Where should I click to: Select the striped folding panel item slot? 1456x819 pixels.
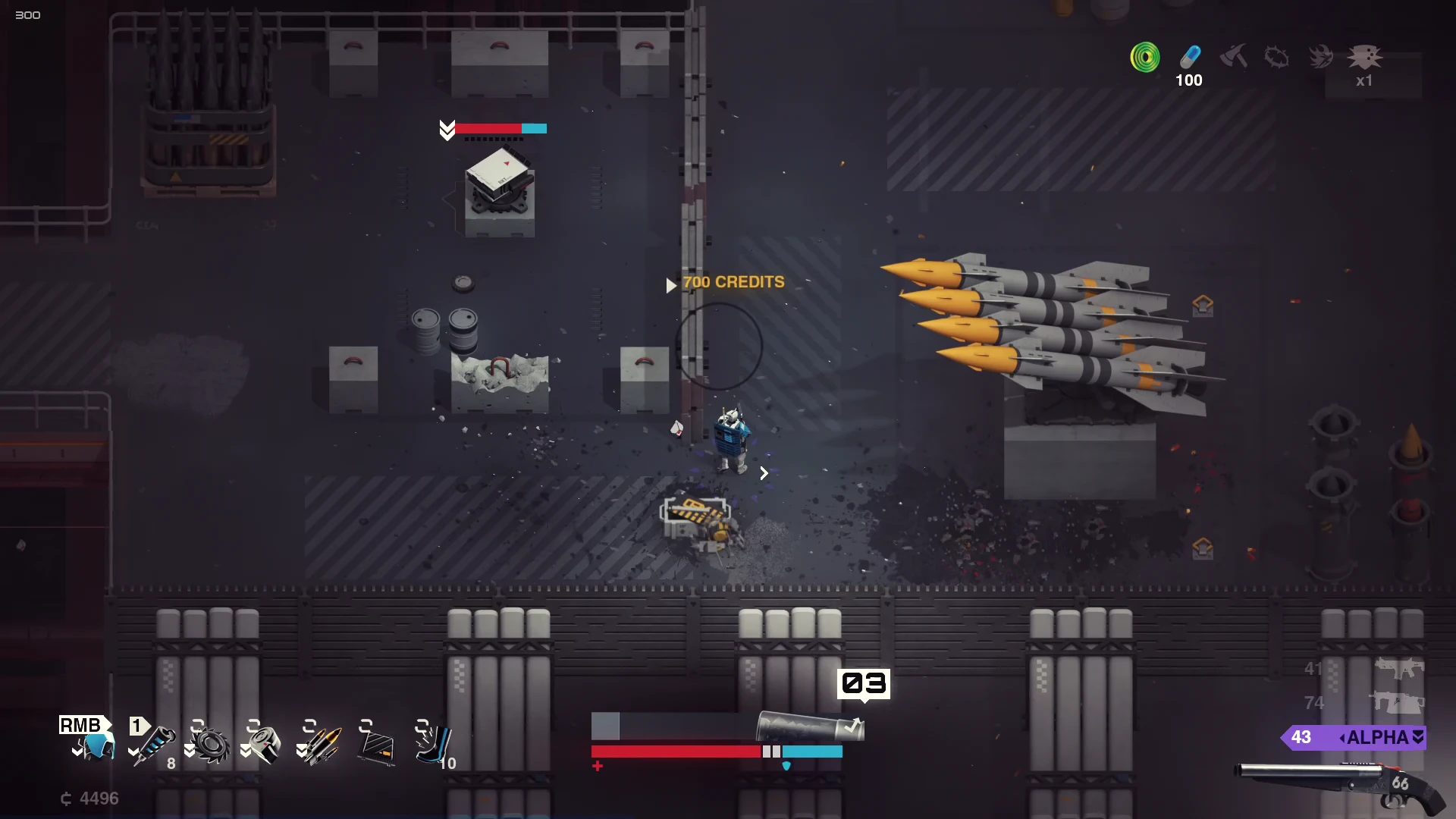(377, 746)
